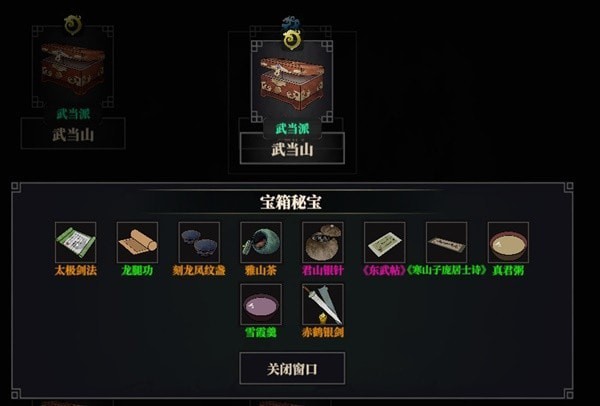Close the treasure window with 关闭窗口
The image size is (600, 406).
(x=292, y=368)
